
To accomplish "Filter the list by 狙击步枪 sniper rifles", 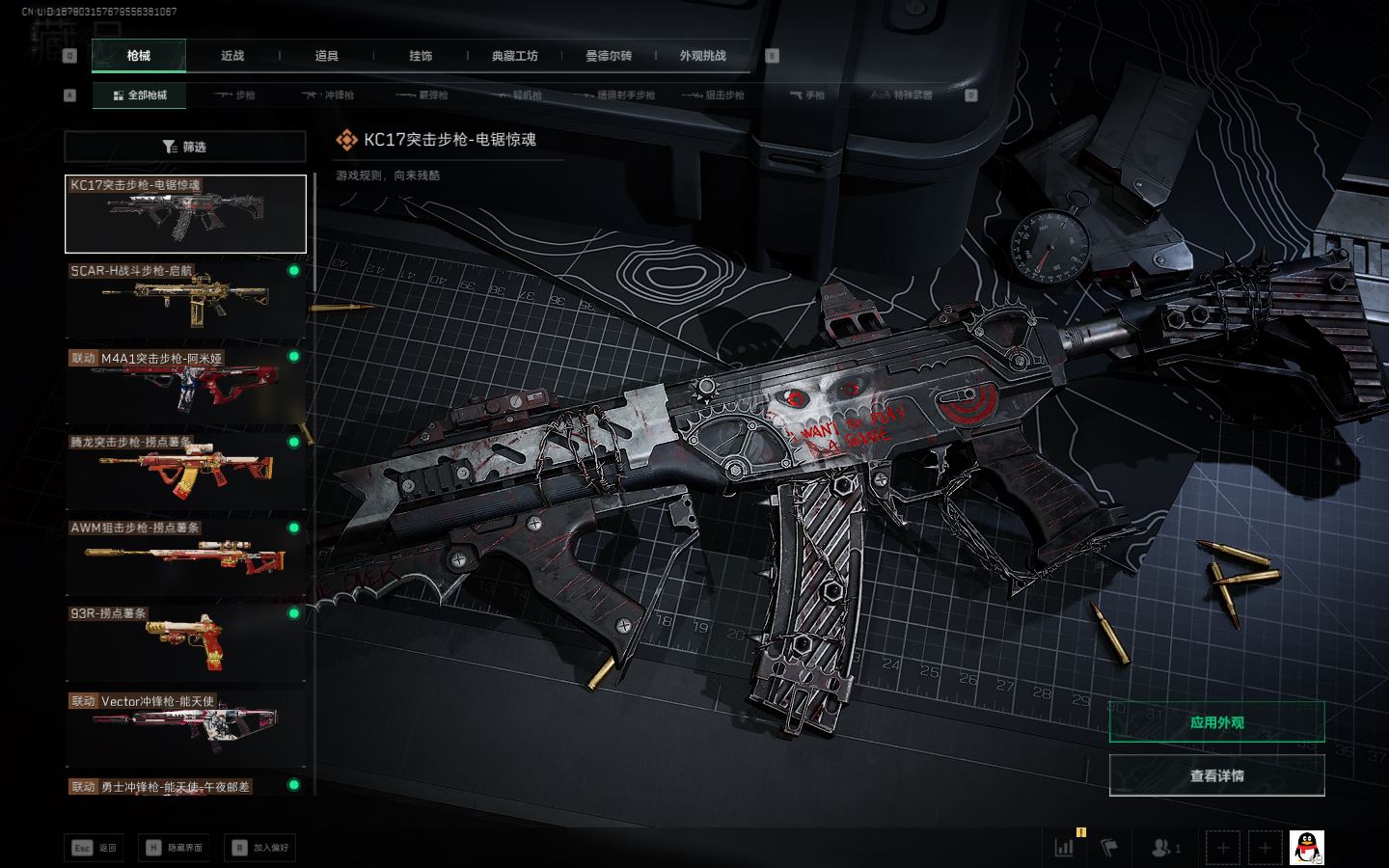I will tap(714, 95).
